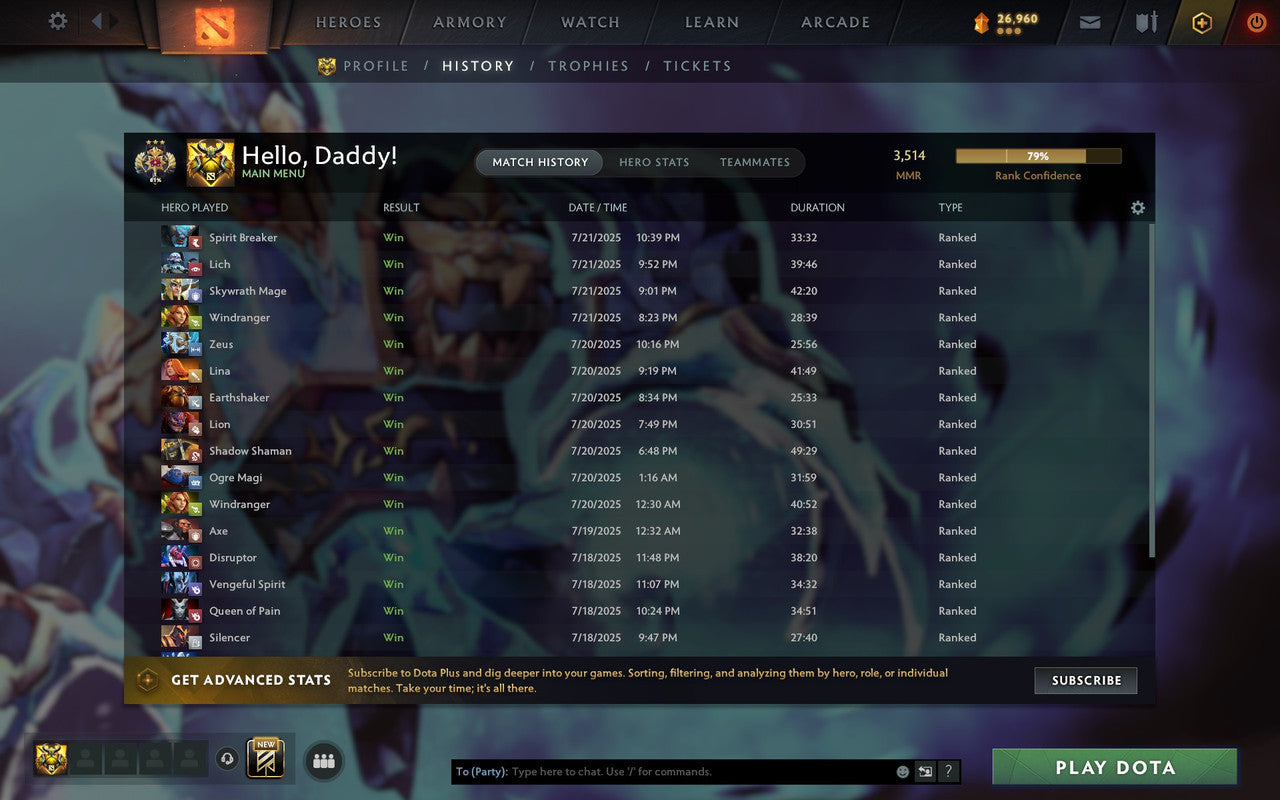
Task: Click the power logout button
Action: 1256,22
